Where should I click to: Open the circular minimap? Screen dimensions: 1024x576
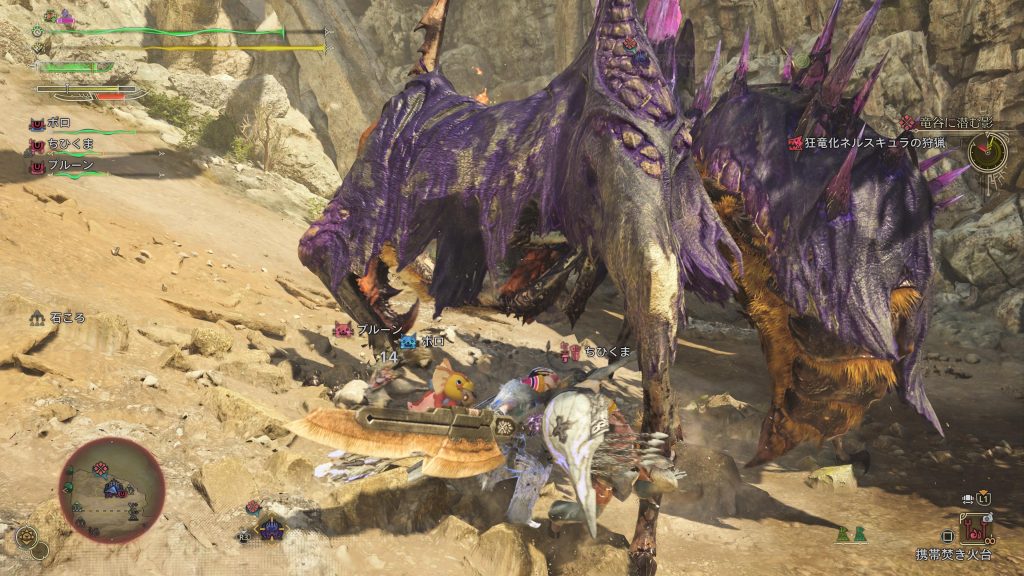pos(111,490)
